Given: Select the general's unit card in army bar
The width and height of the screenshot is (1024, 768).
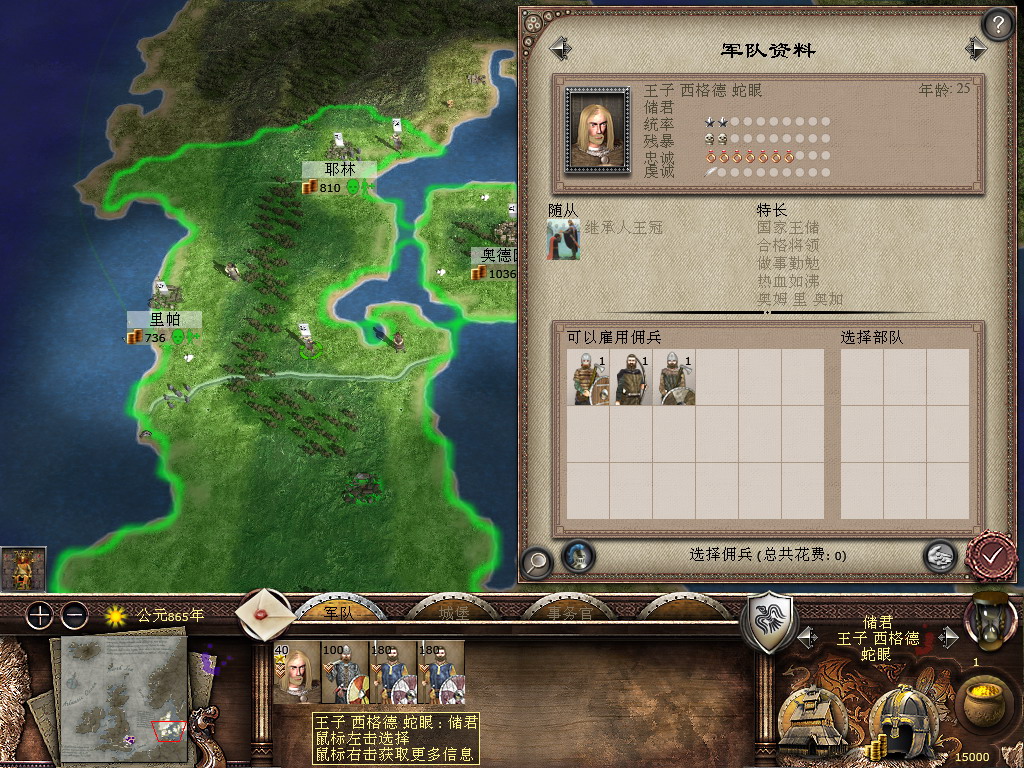Looking at the screenshot, I should (x=297, y=672).
